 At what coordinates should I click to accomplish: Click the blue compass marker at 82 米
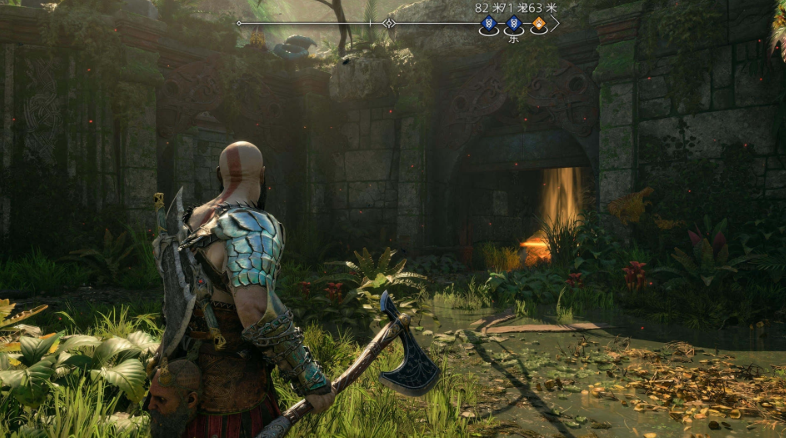tap(489, 23)
